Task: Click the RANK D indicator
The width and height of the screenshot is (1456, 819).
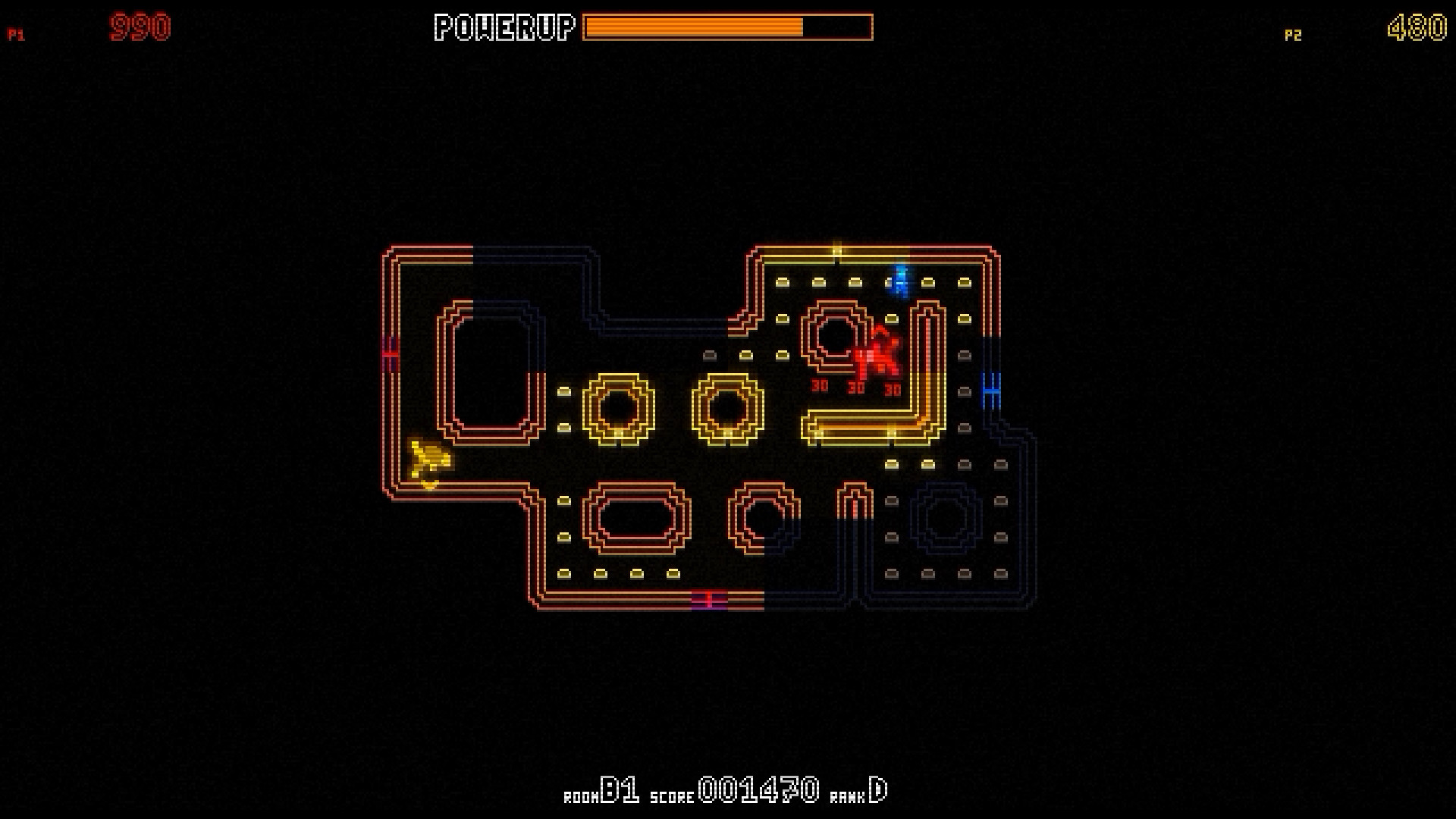Action: coord(861,792)
